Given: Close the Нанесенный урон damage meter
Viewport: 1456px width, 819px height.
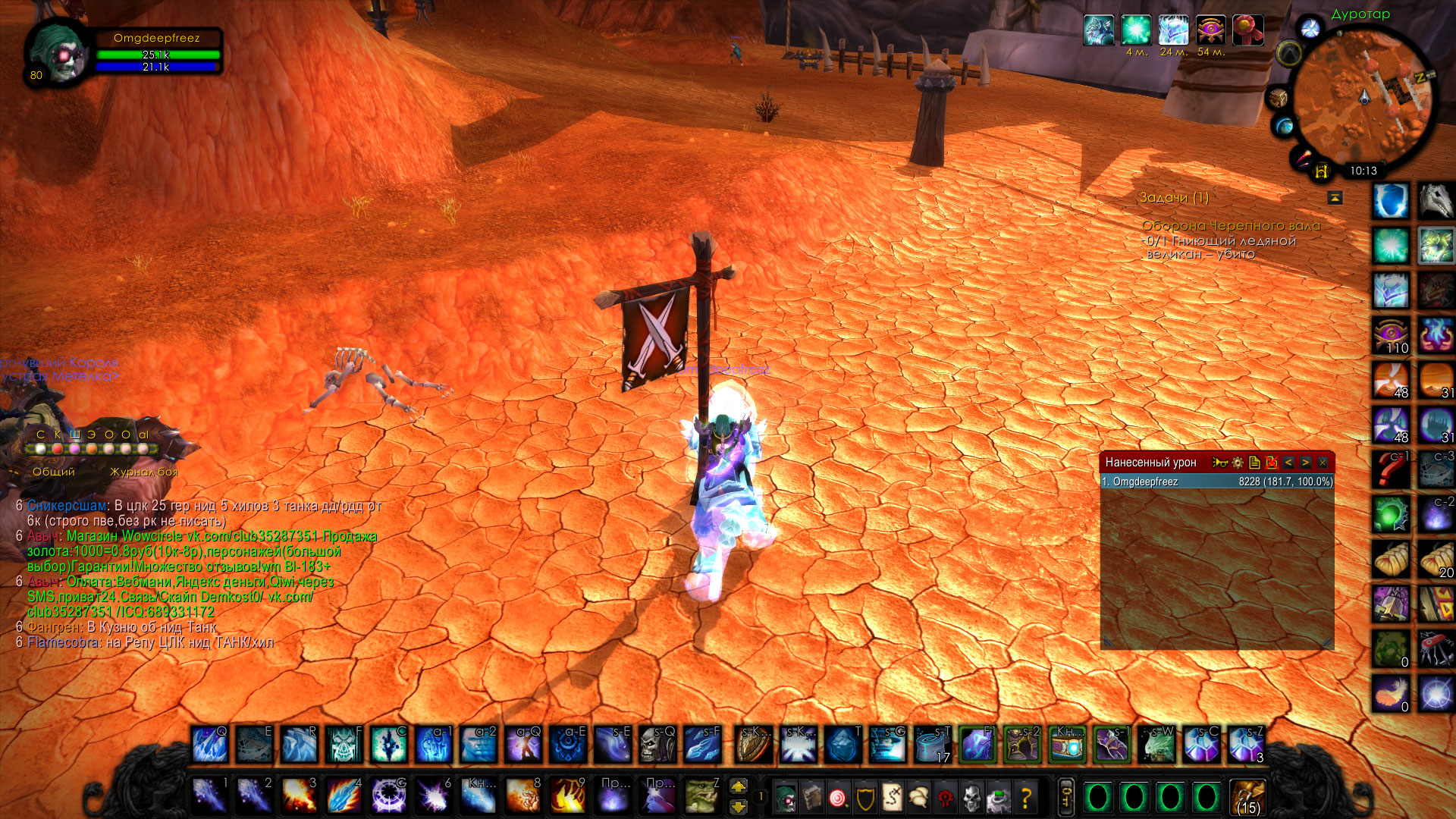Looking at the screenshot, I should (1323, 462).
